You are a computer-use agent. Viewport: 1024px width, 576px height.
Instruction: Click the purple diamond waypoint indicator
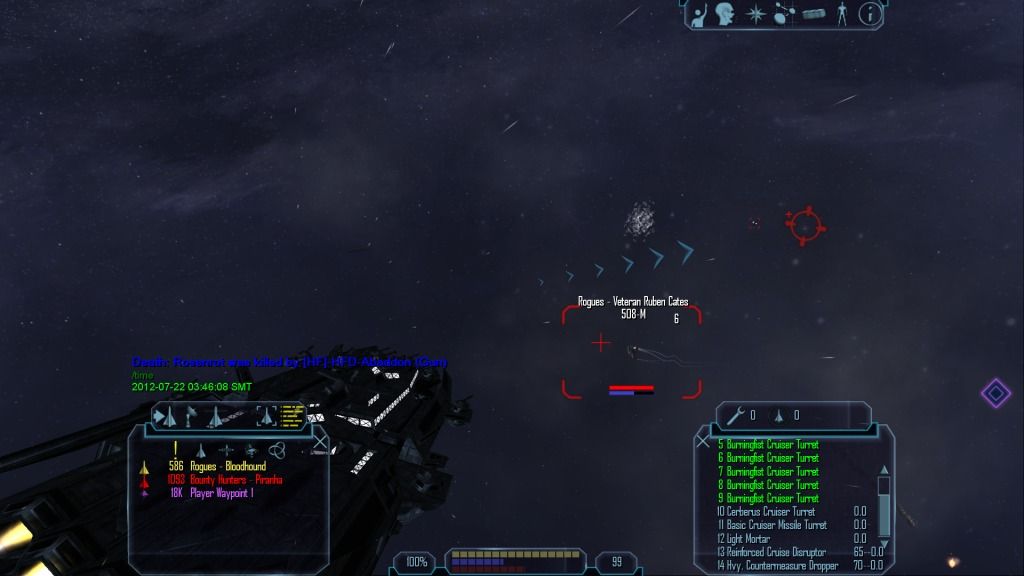pos(995,392)
